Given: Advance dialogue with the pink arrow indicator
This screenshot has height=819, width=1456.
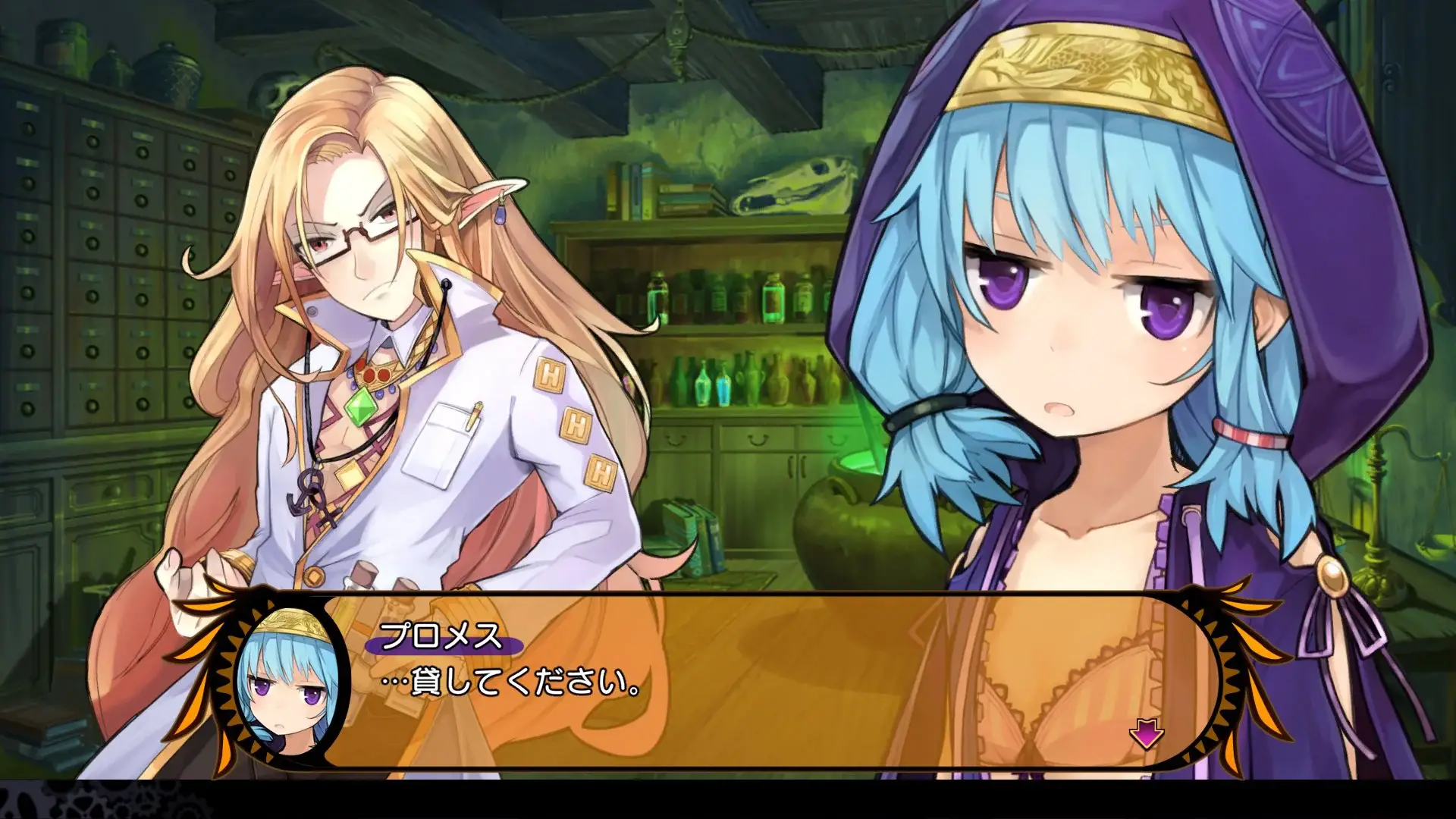Looking at the screenshot, I should click(x=1146, y=734).
